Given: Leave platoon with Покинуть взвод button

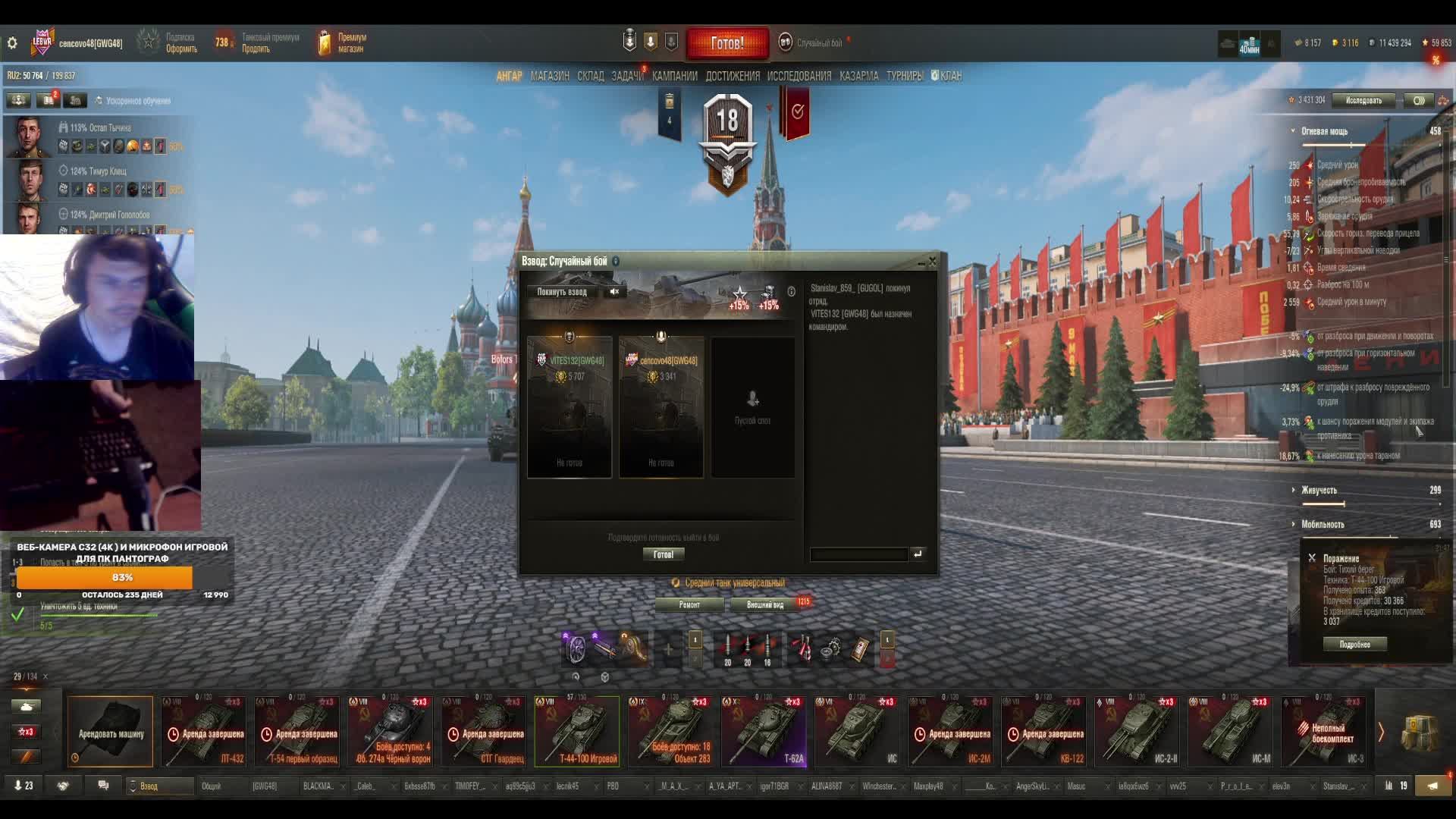Looking at the screenshot, I should 562,292.
